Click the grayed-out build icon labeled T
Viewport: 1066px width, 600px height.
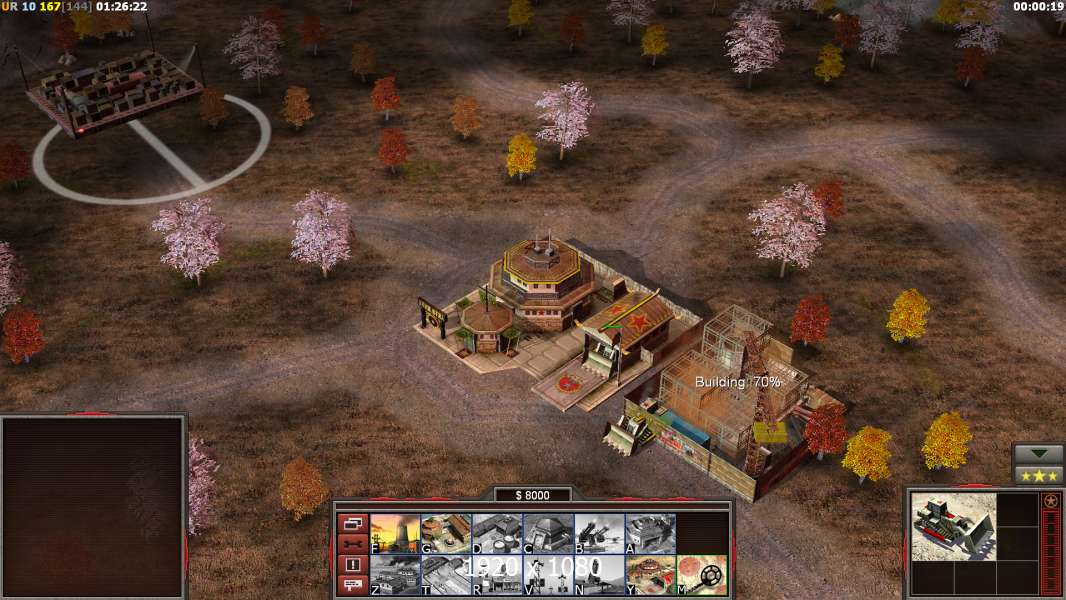446,574
